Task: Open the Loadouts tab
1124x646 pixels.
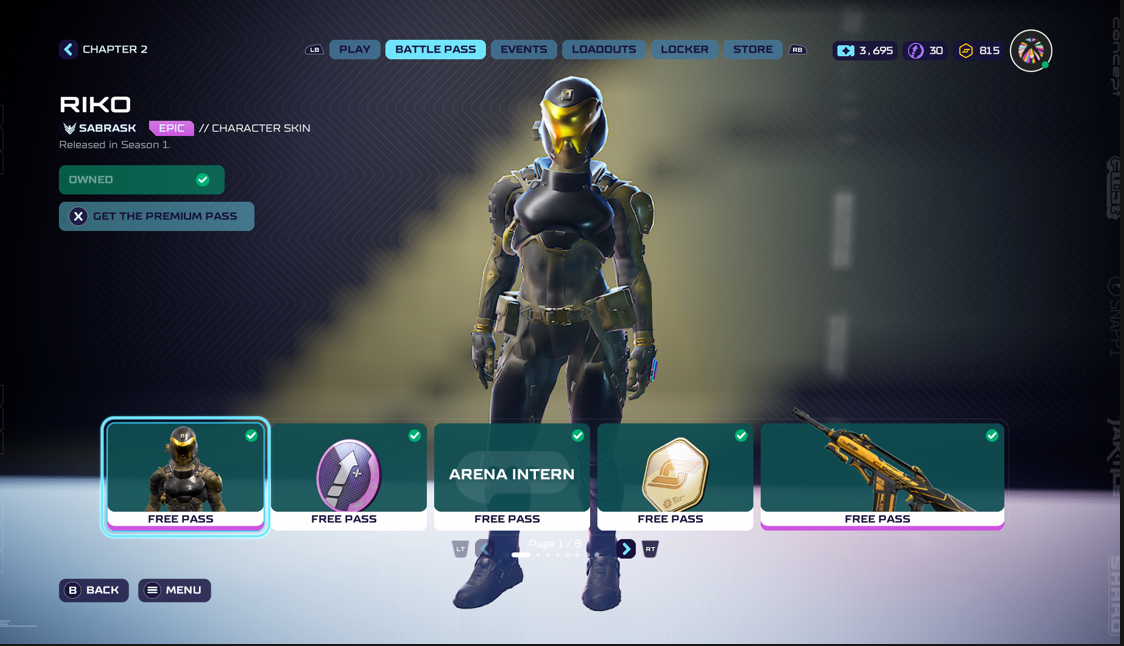Action: pos(604,49)
